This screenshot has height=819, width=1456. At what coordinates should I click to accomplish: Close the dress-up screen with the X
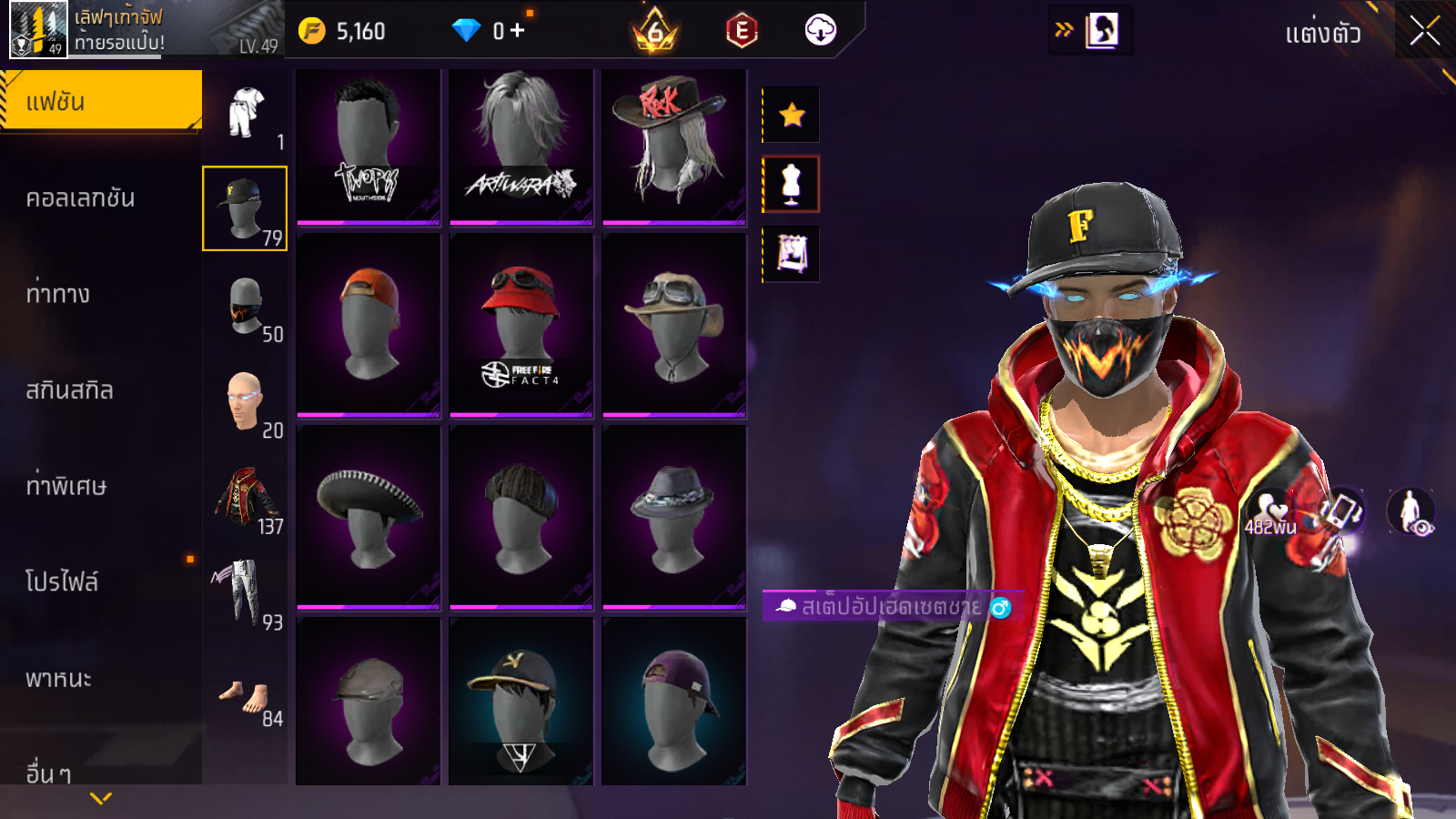(1424, 32)
